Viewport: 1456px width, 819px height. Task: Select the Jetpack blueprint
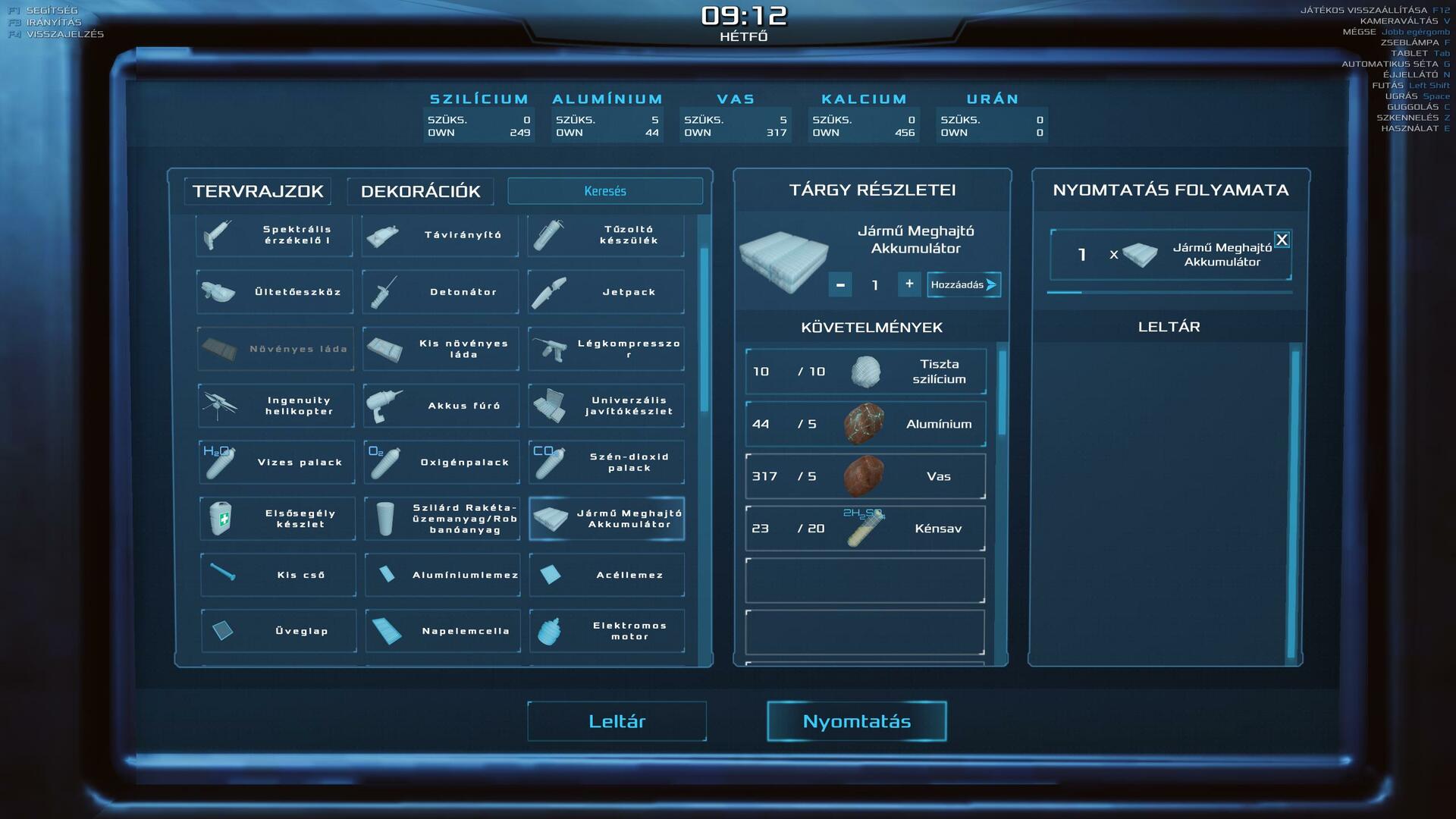[x=606, y=292]
